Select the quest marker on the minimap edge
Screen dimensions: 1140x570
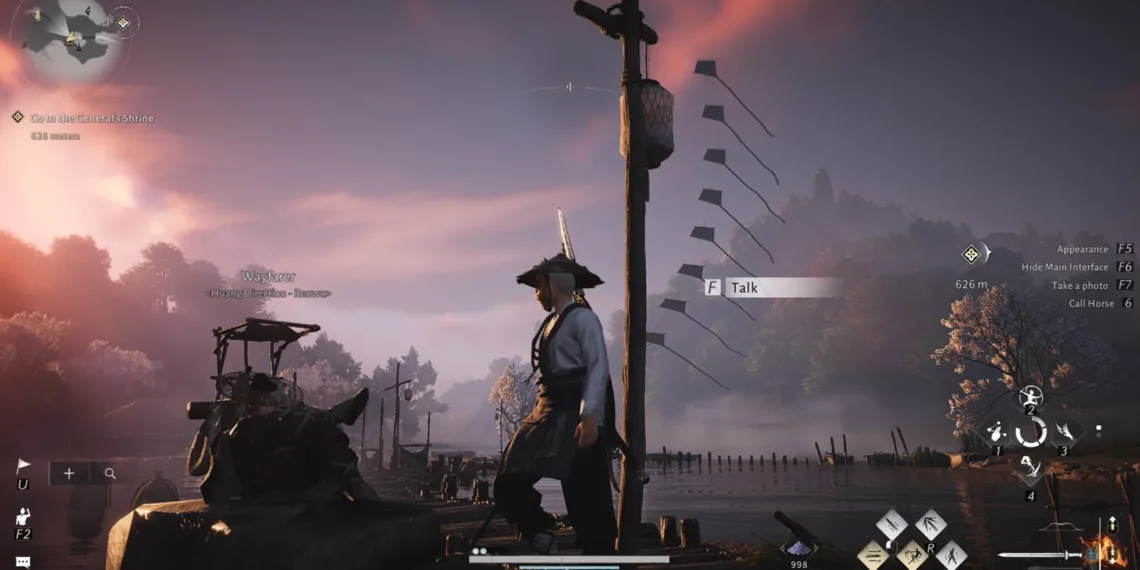[123, 22]
